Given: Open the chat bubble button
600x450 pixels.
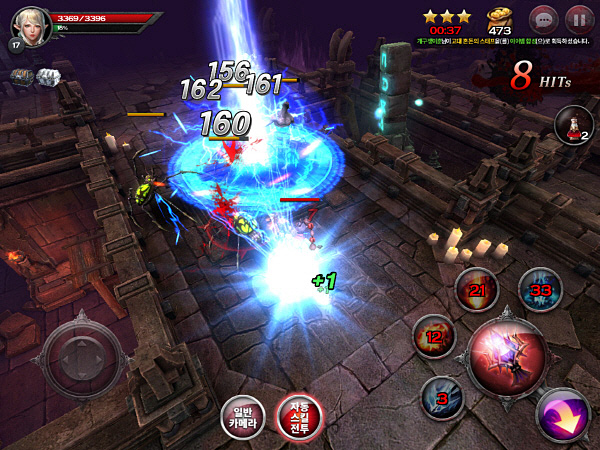Looking at the screenshot, I should [543, 18].
